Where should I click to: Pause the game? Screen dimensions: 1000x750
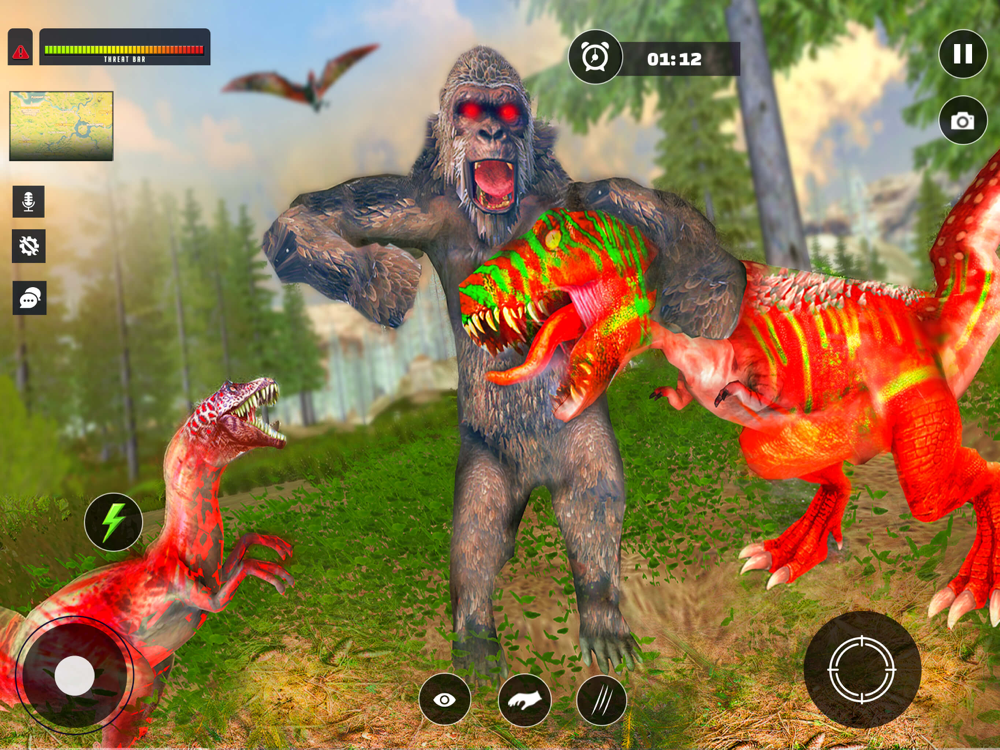(x=963, y=54)
